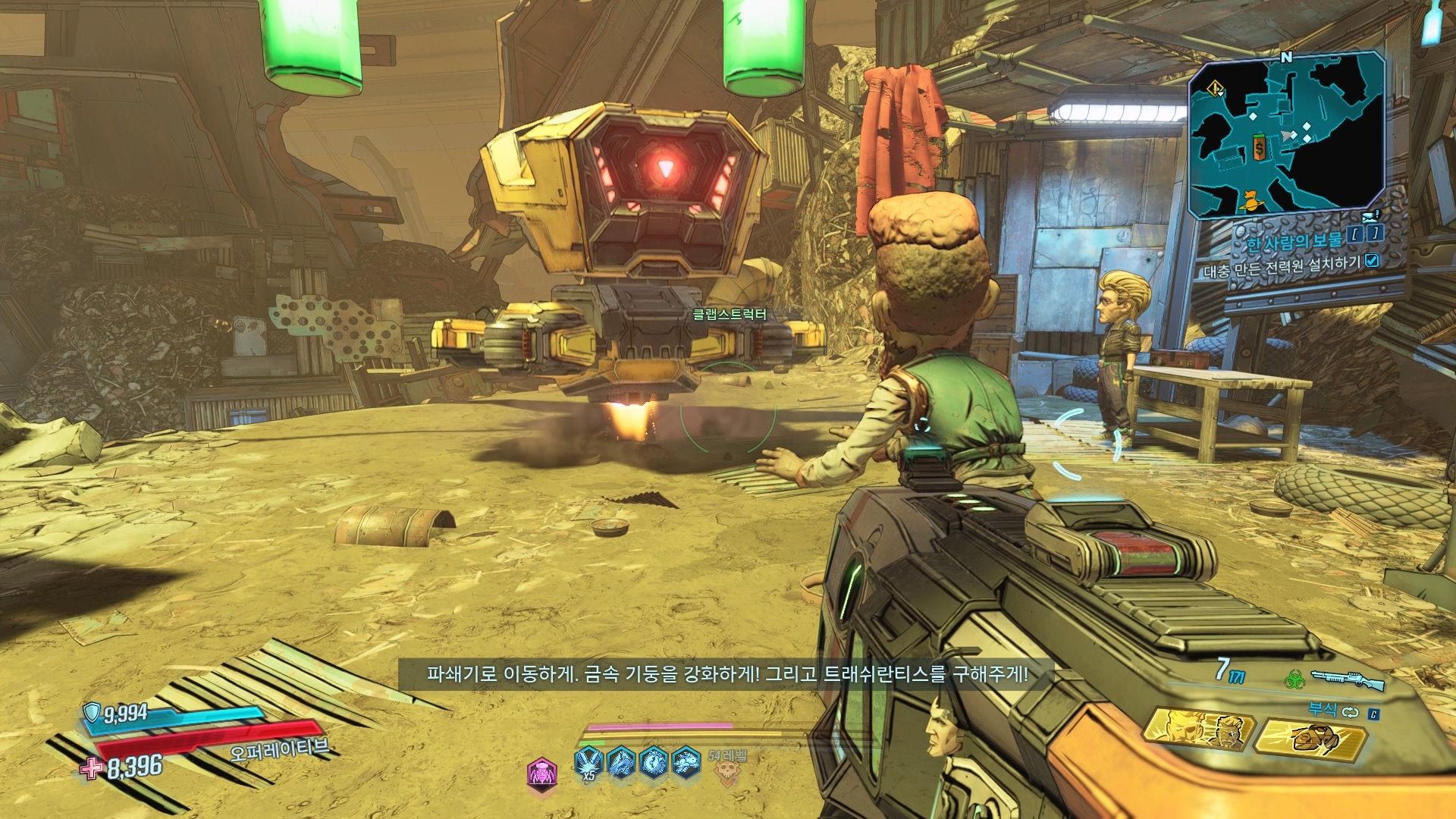Select the equipped shotgun weapon icon
The width and height of the screenshot is (1456, 819).
pos(1348,679)
